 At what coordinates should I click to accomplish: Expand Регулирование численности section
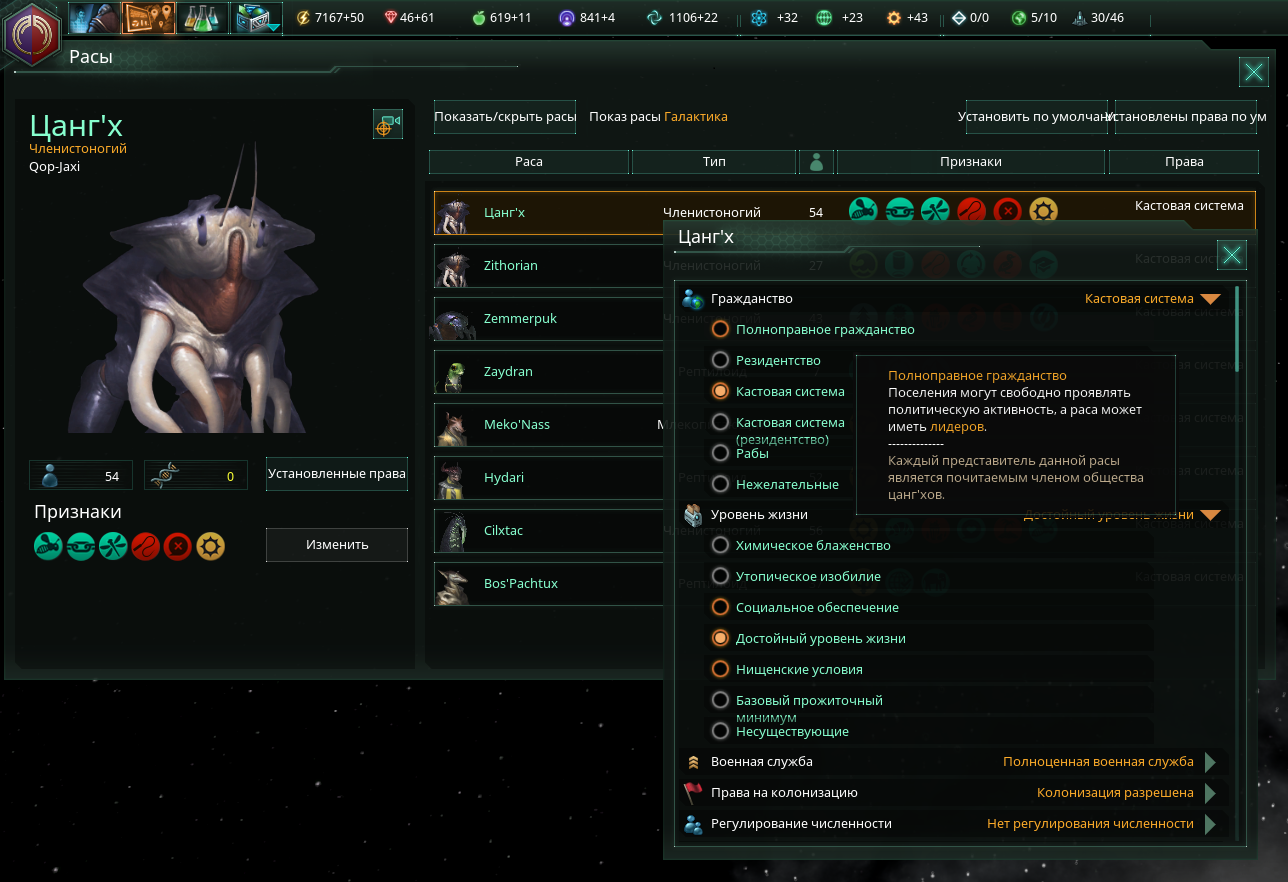pyautogui.click(x=1210, y=824)
